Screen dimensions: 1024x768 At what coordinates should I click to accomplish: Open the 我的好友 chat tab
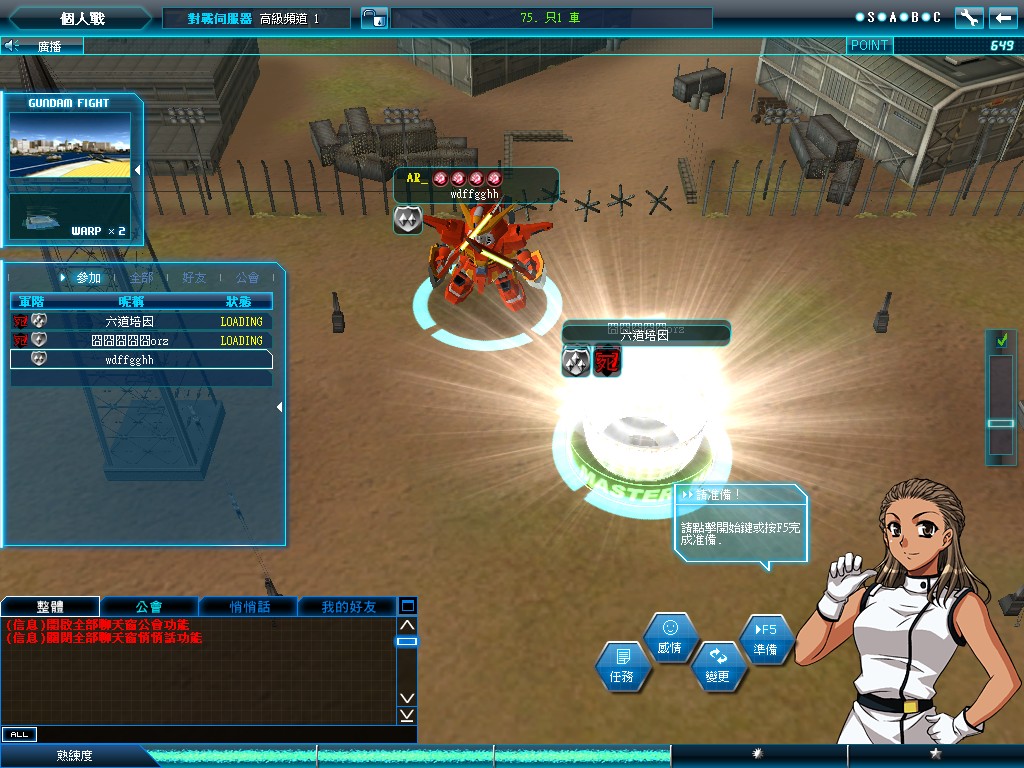pos(348,607)
